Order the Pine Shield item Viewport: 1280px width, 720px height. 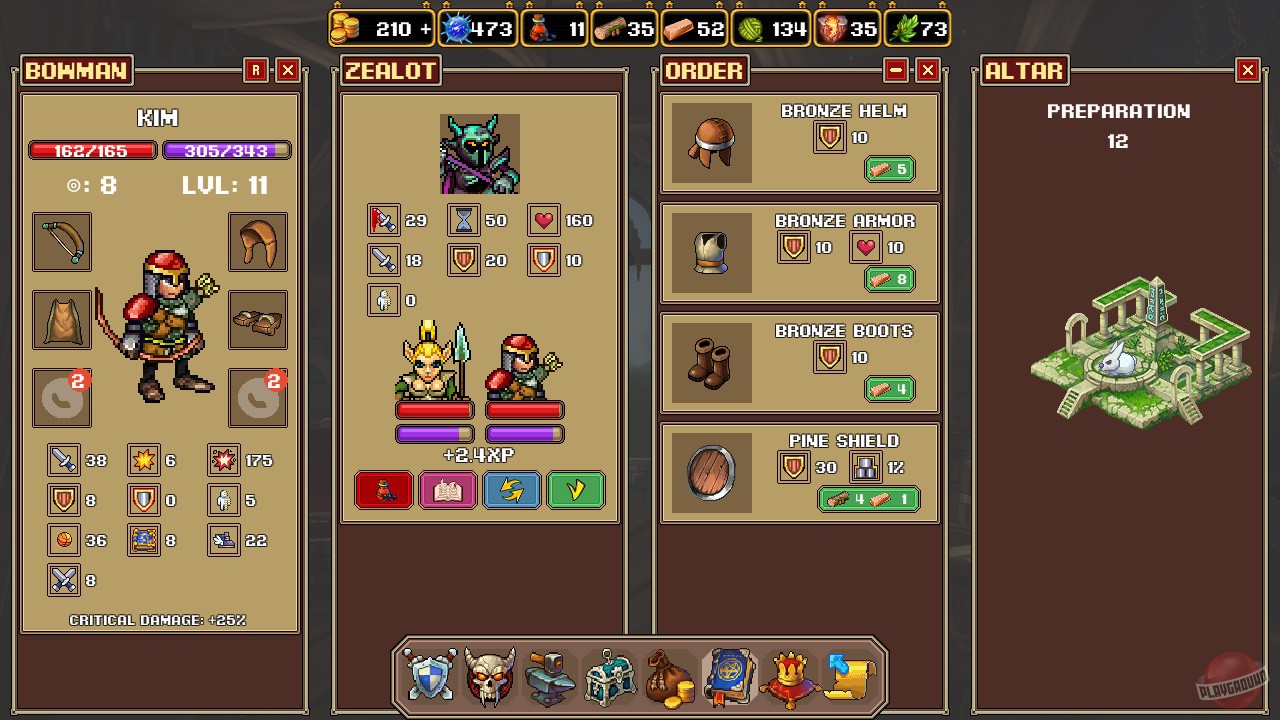[868, 499]
